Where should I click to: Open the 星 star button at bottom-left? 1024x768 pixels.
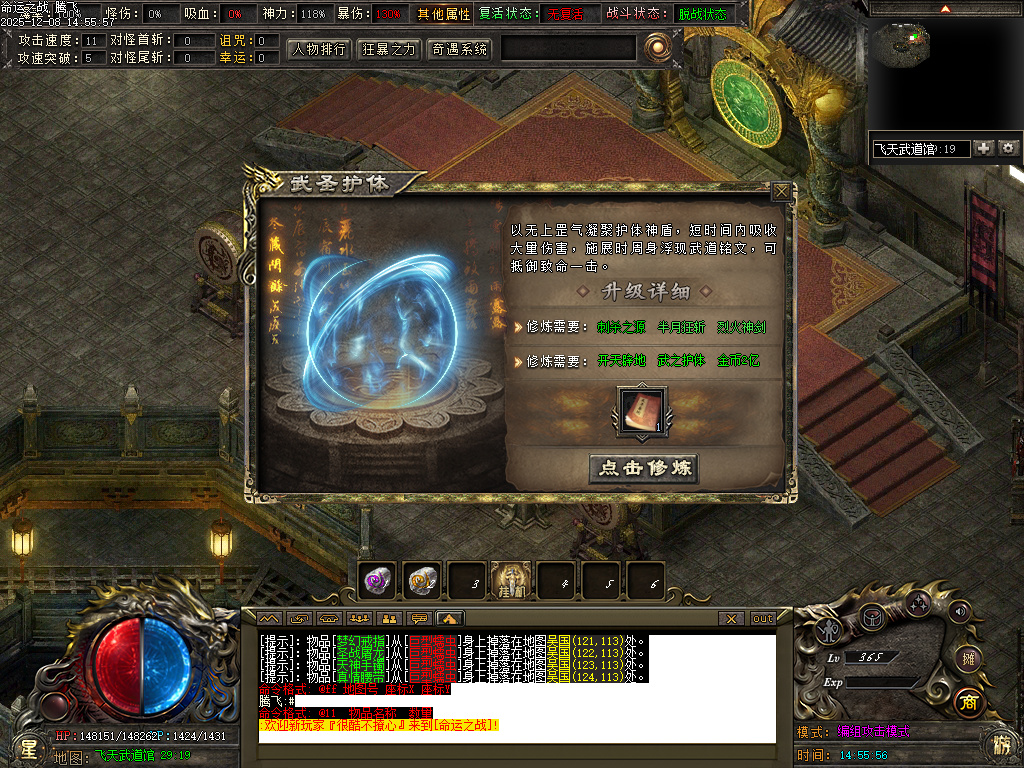[28, 746]
